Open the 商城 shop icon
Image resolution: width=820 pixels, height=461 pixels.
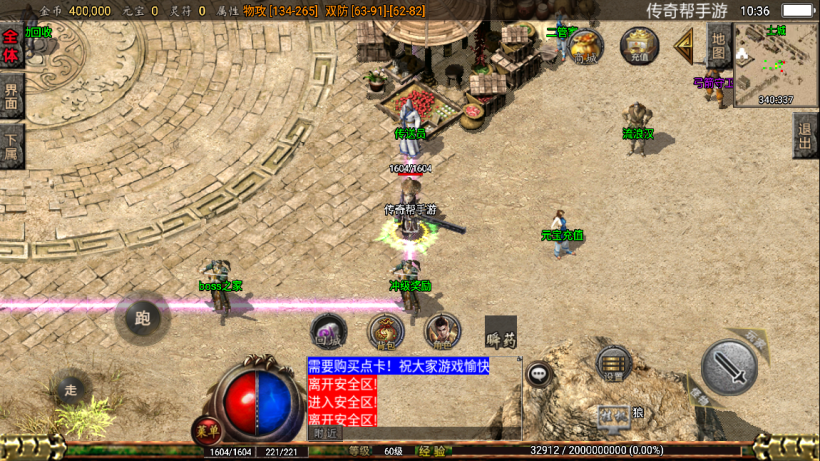coord(586,46)
